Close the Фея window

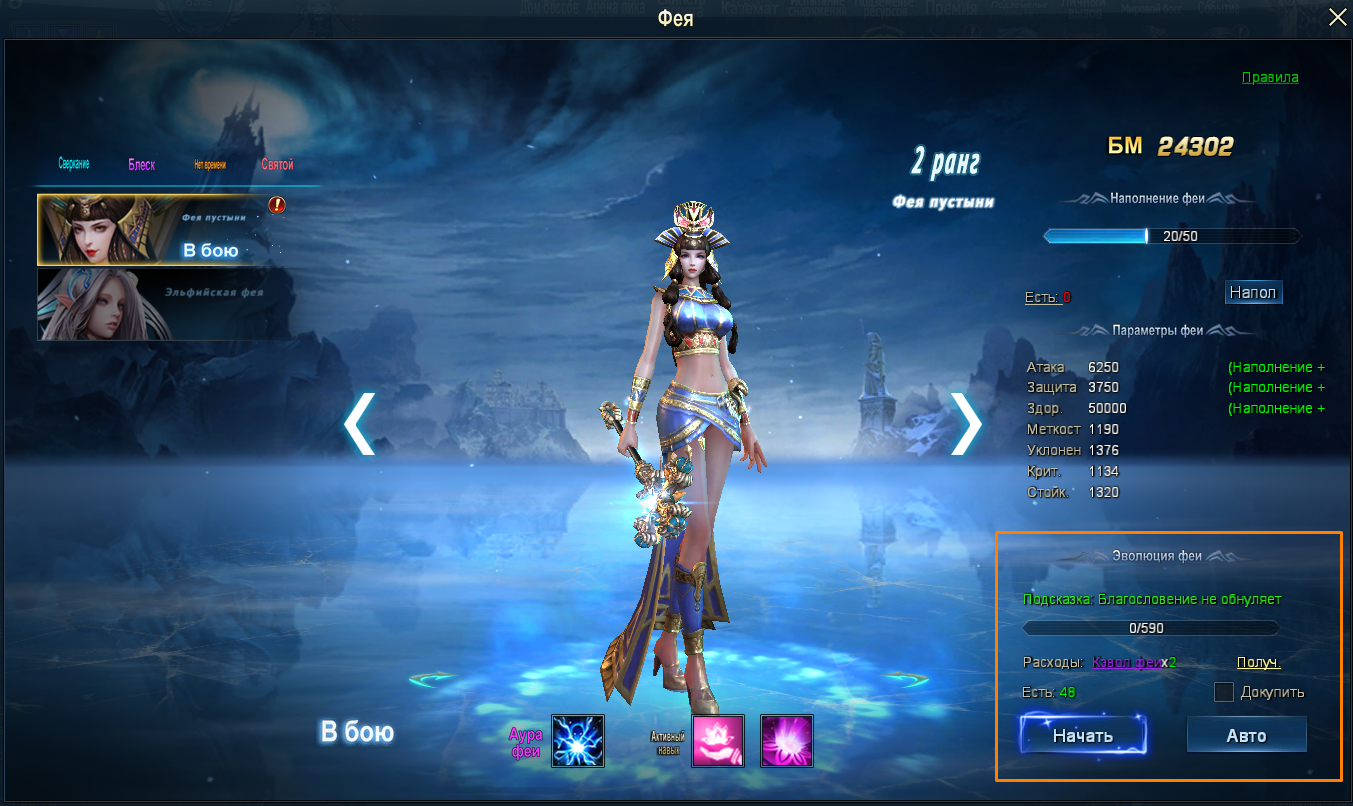(x=1337, y=17)
